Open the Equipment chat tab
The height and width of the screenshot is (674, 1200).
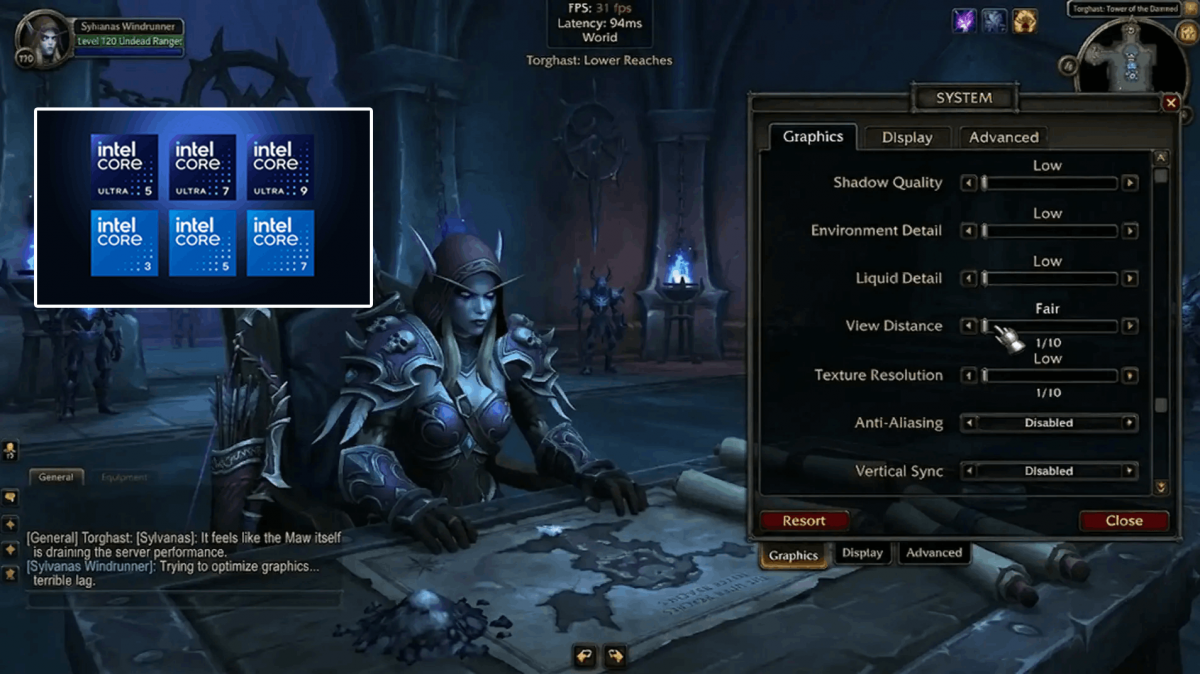click(124, 477)
